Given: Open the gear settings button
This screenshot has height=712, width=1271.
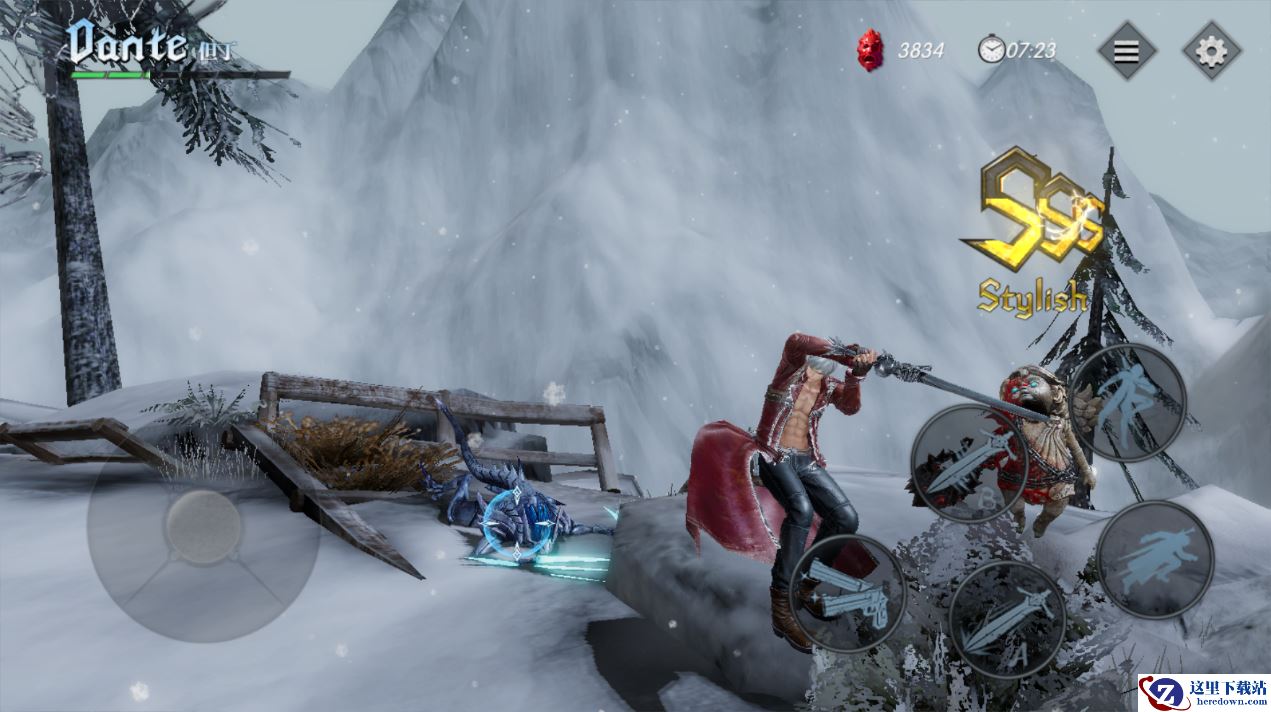Looking at the screenshot, I should click(x=1211, y=50).
